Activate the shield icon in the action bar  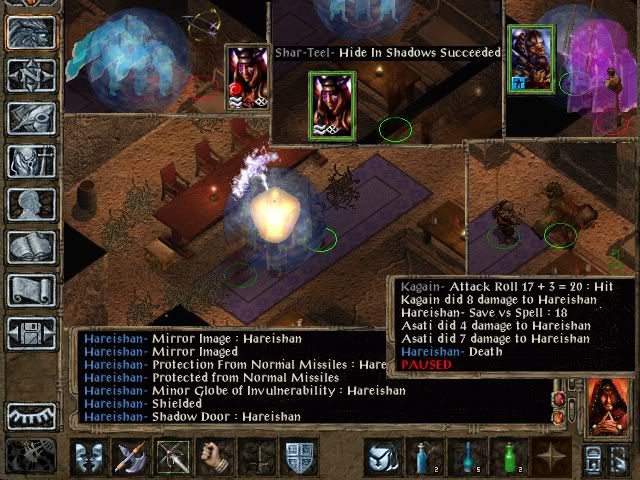(299, 458)
